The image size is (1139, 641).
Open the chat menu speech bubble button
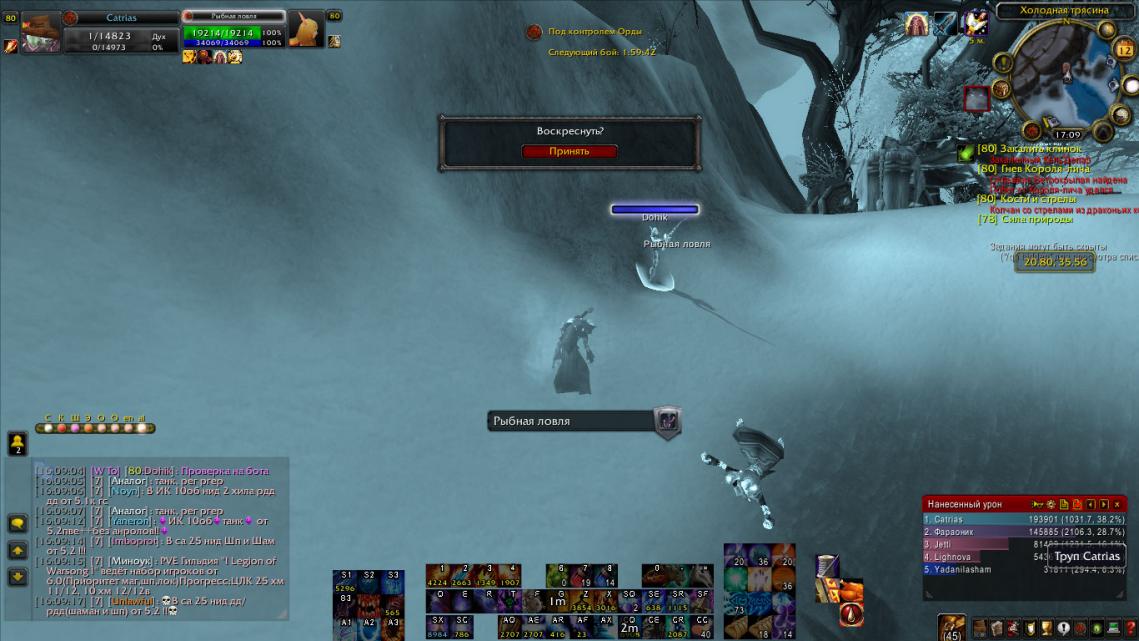[17, 523]
